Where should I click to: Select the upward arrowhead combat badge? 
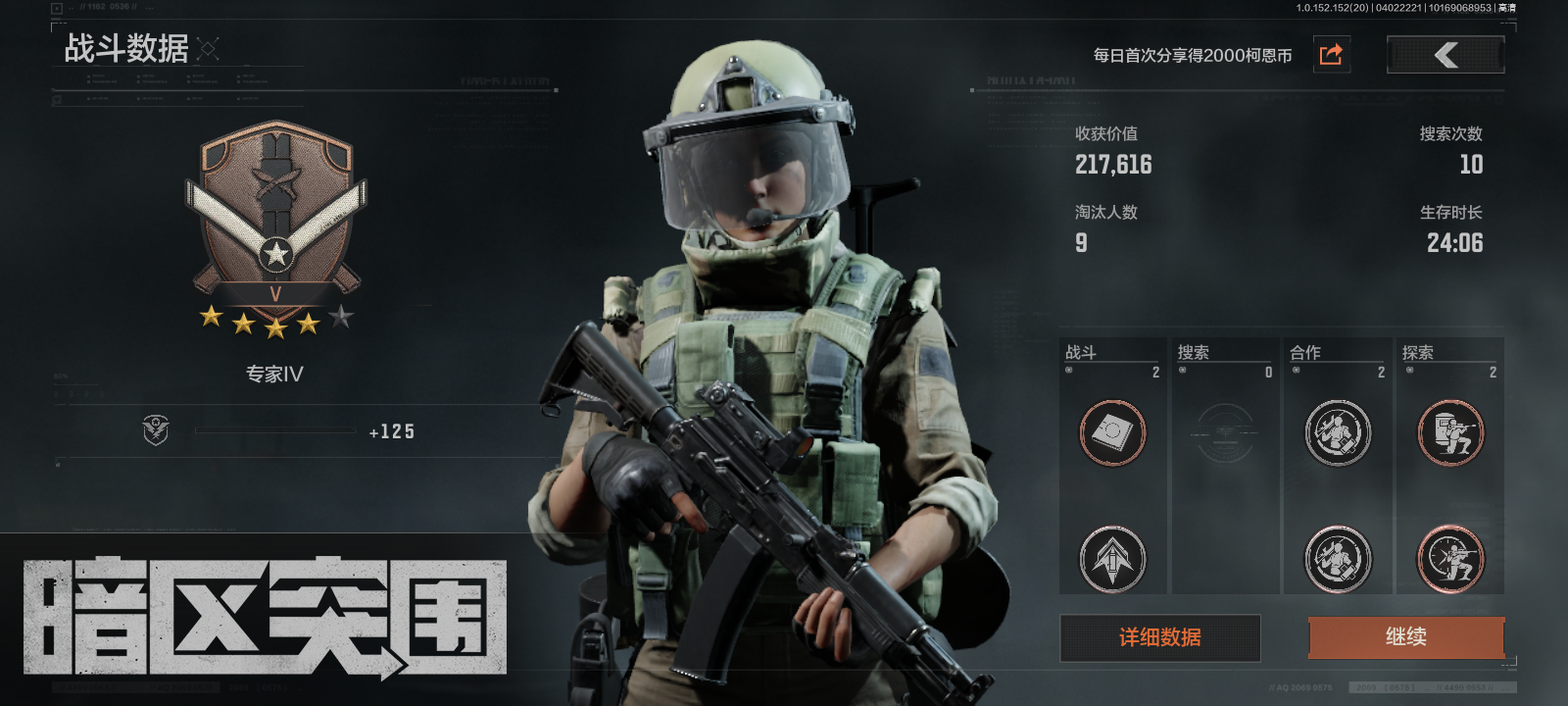1112,559
